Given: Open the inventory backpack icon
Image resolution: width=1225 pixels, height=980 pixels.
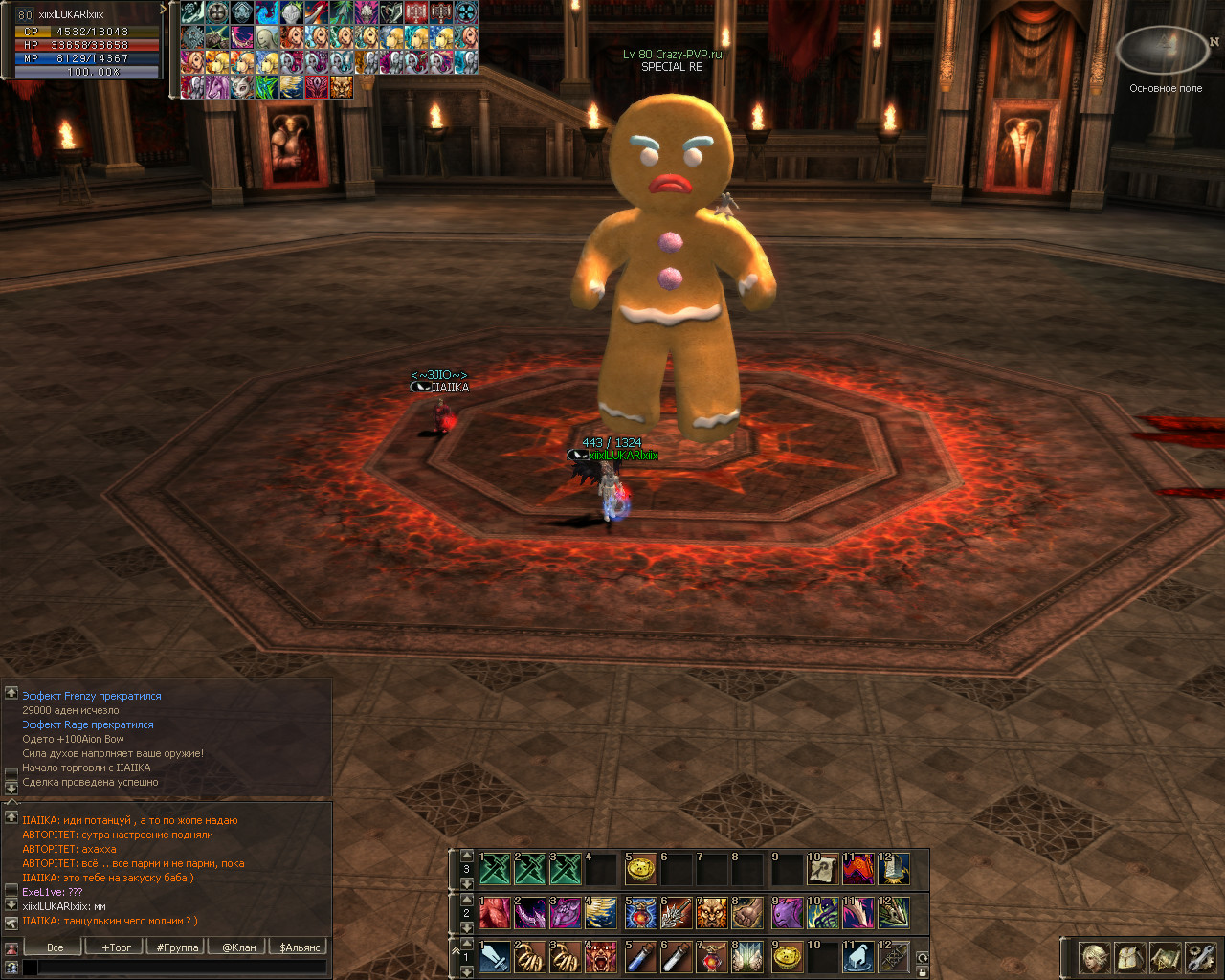Looking at the screenshot, I should (1130, 957).
